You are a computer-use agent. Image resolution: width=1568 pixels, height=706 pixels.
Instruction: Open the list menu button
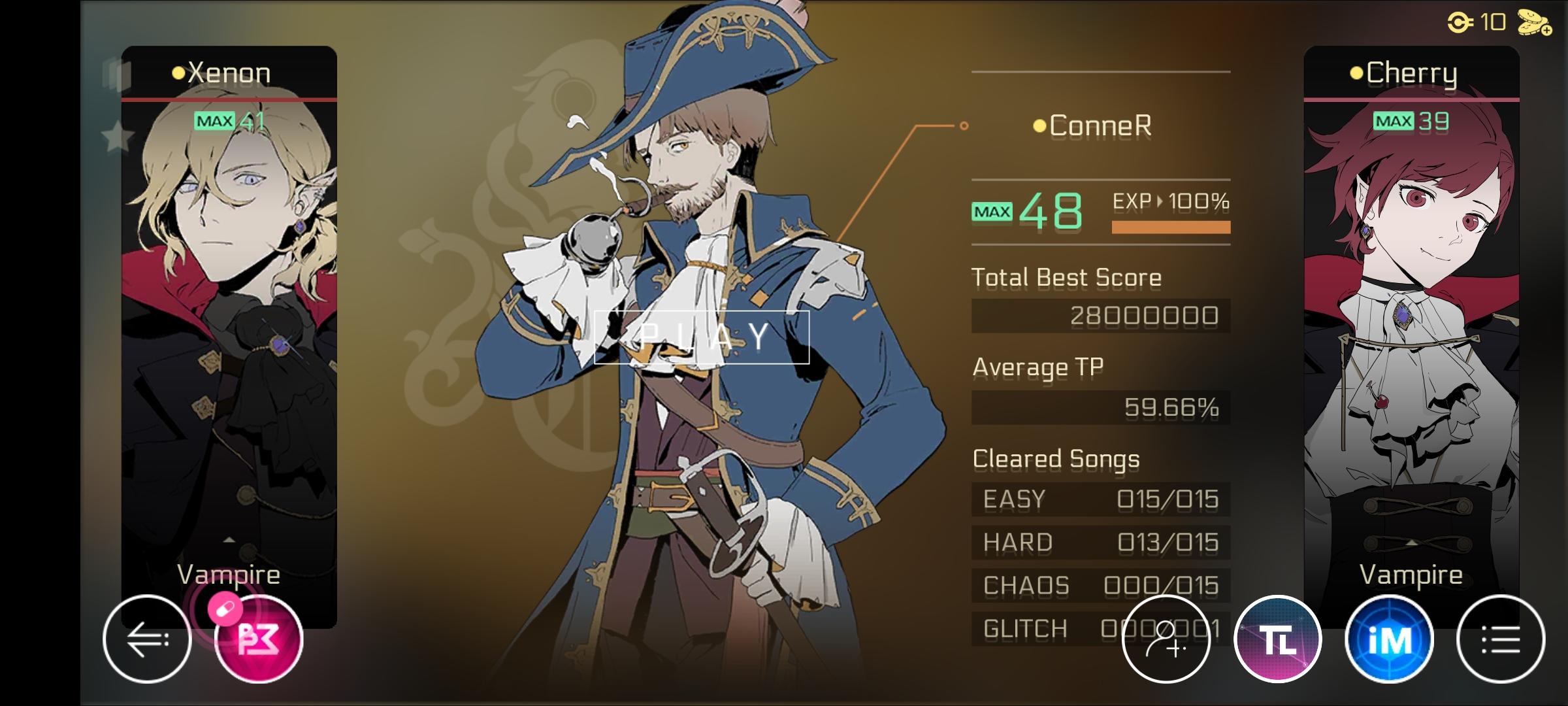[x=1501, y=639]
